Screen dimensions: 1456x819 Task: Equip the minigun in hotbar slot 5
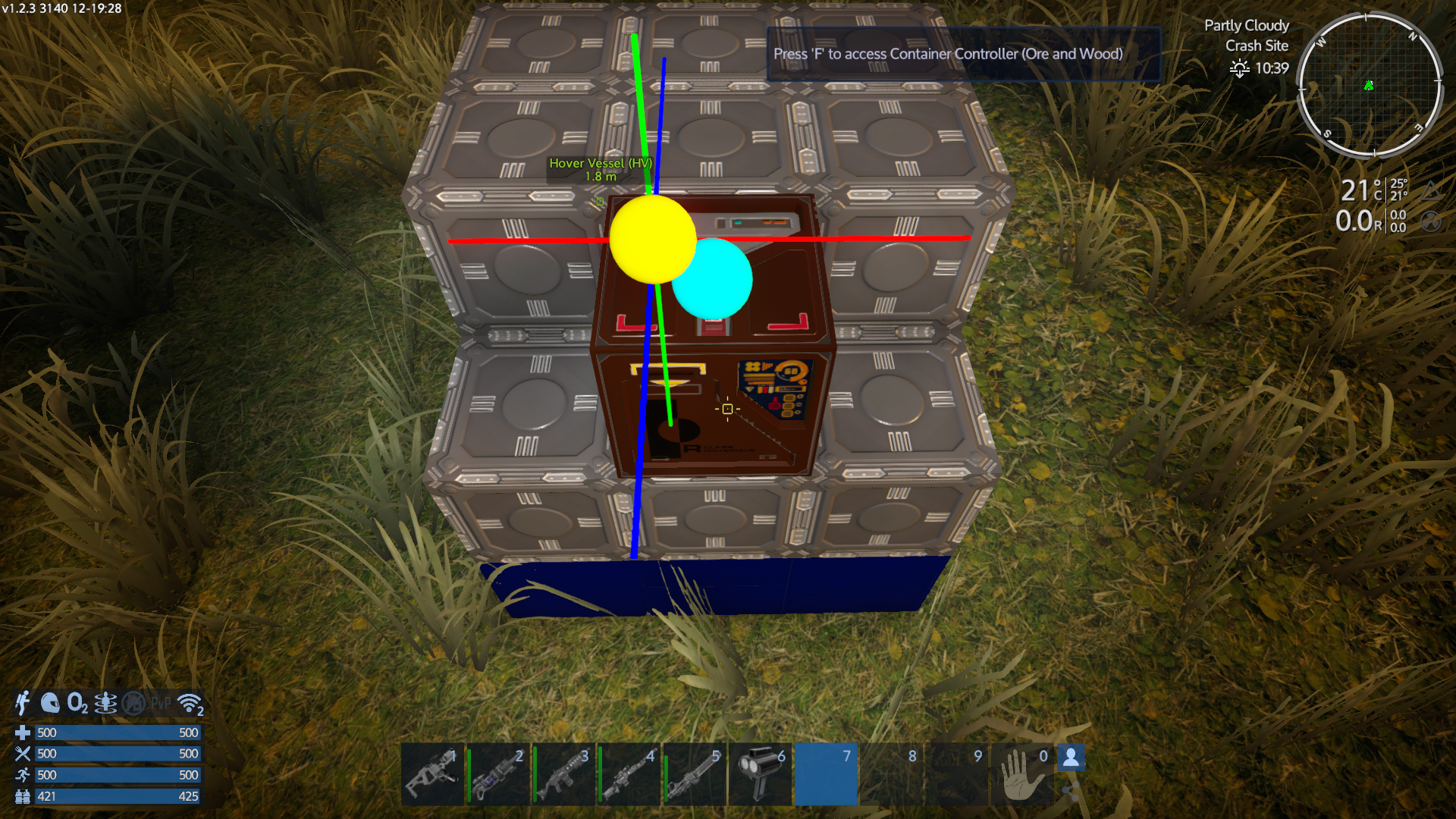pos(695,774)
